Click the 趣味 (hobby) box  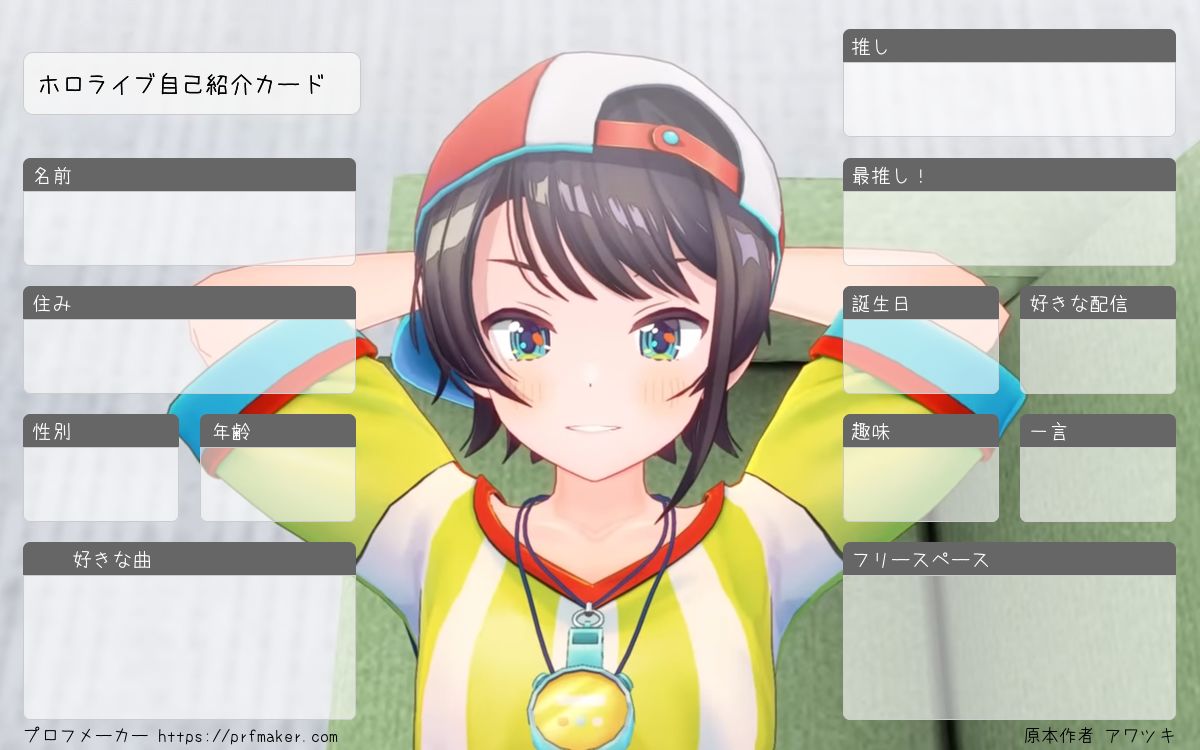[x=921, y=484]
